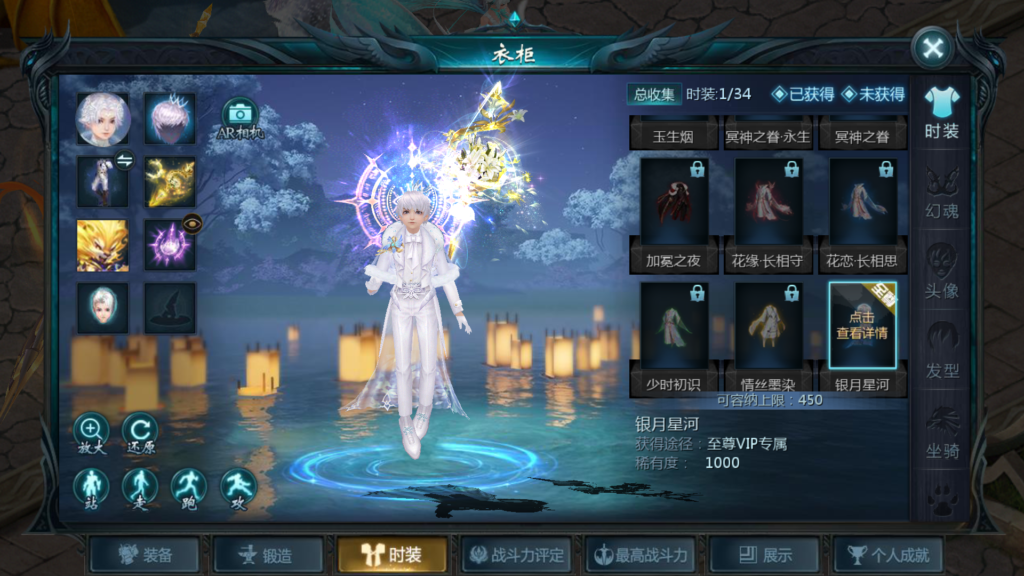Open the 最高战斗力 tab
1024x576 pixels.
(x=640, y=555)
